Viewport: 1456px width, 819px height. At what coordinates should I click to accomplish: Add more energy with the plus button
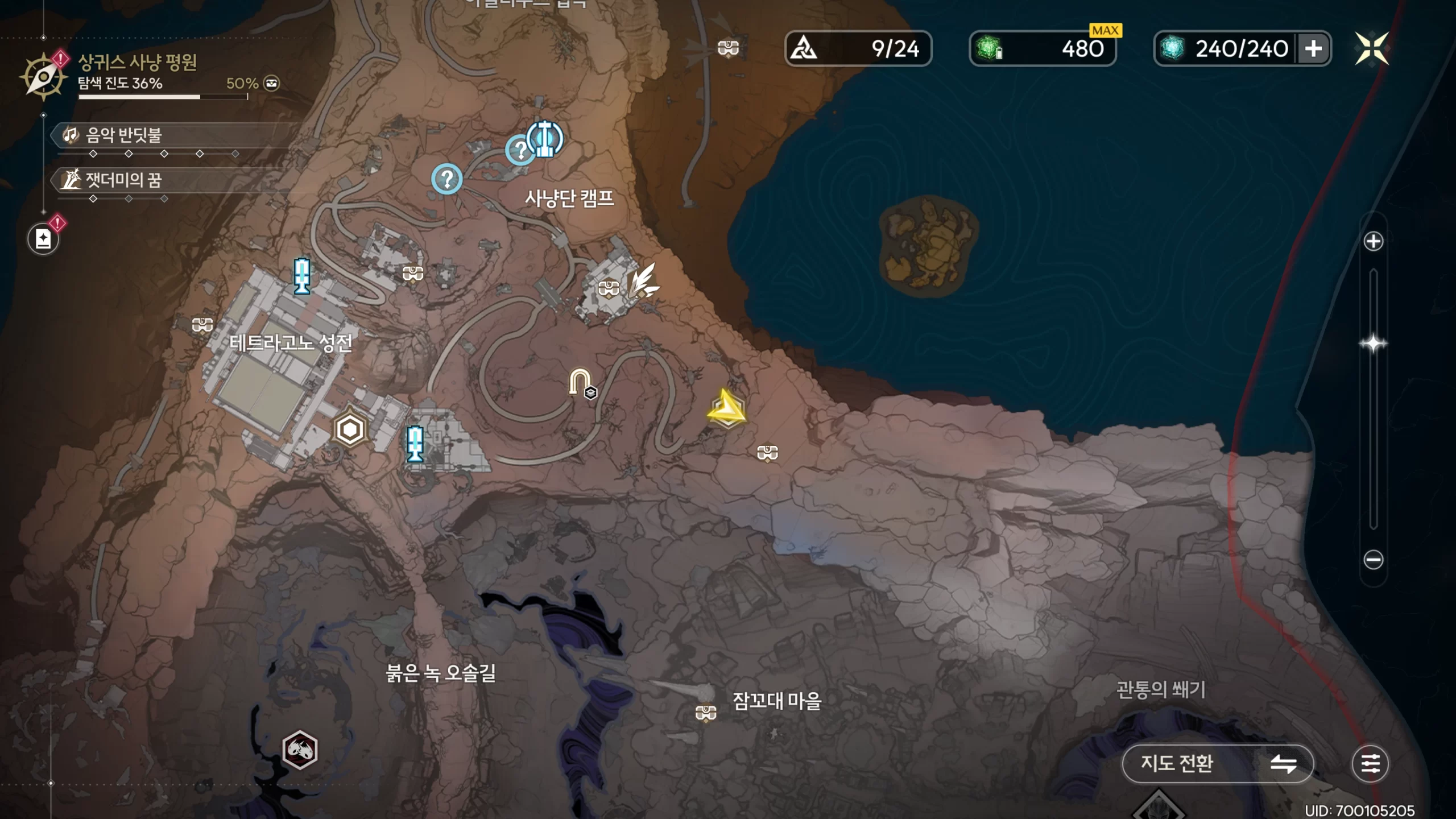pyautogui.click(x=1313, y=48)
